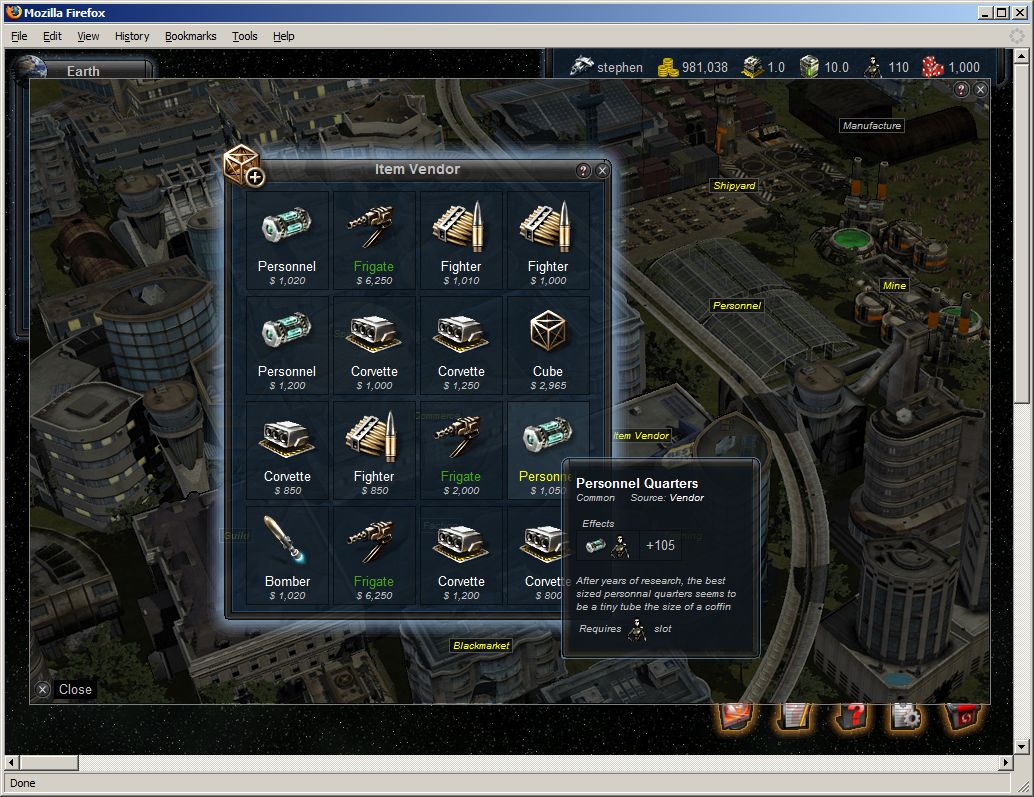This screenshot has height=797, width=1034.
Task: Select the Corvette priced at $1,200
Action: pyautogui.click(x=460, y=556)
